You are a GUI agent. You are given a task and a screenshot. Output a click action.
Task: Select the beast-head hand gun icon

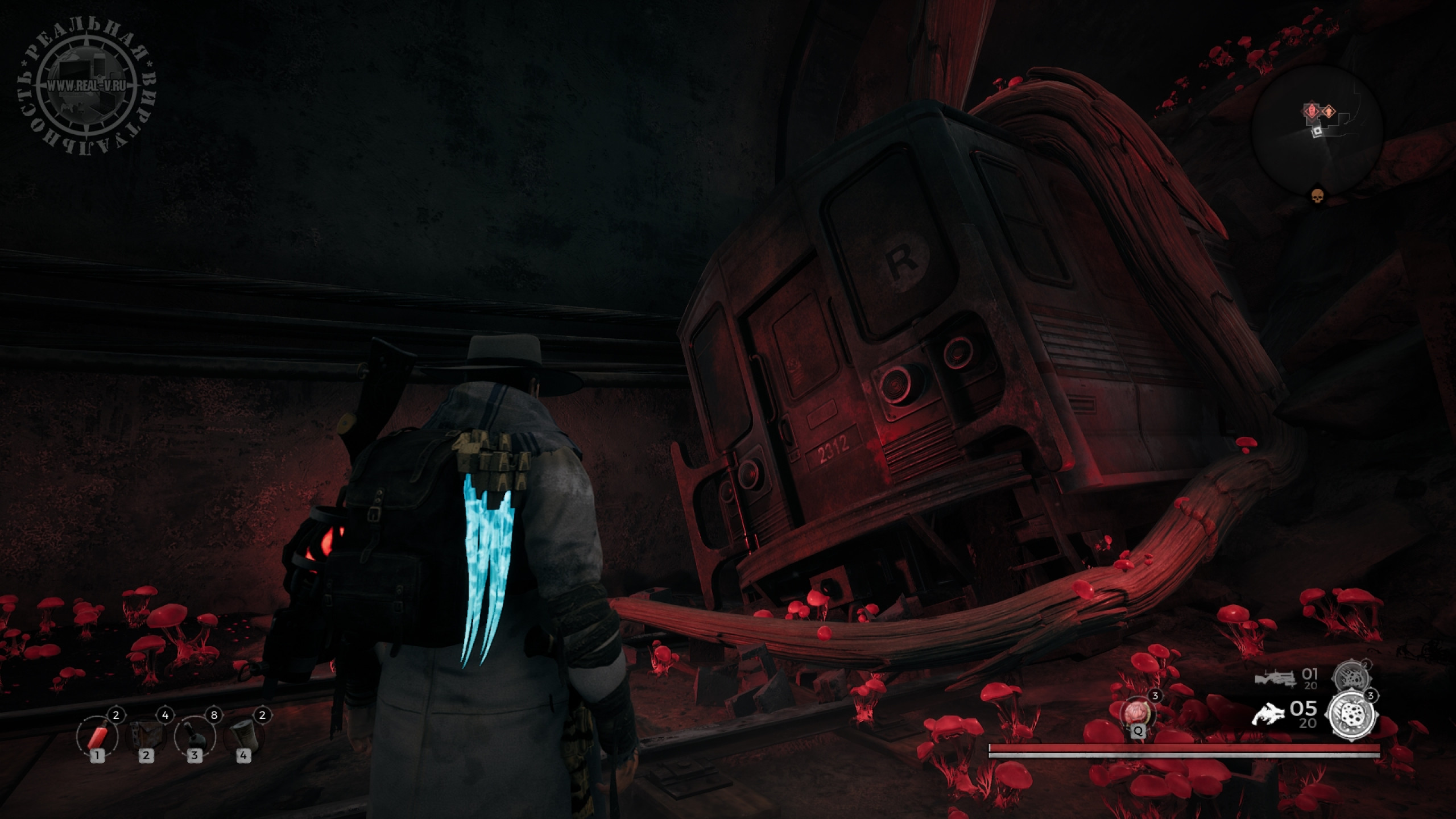(1268, 714)
